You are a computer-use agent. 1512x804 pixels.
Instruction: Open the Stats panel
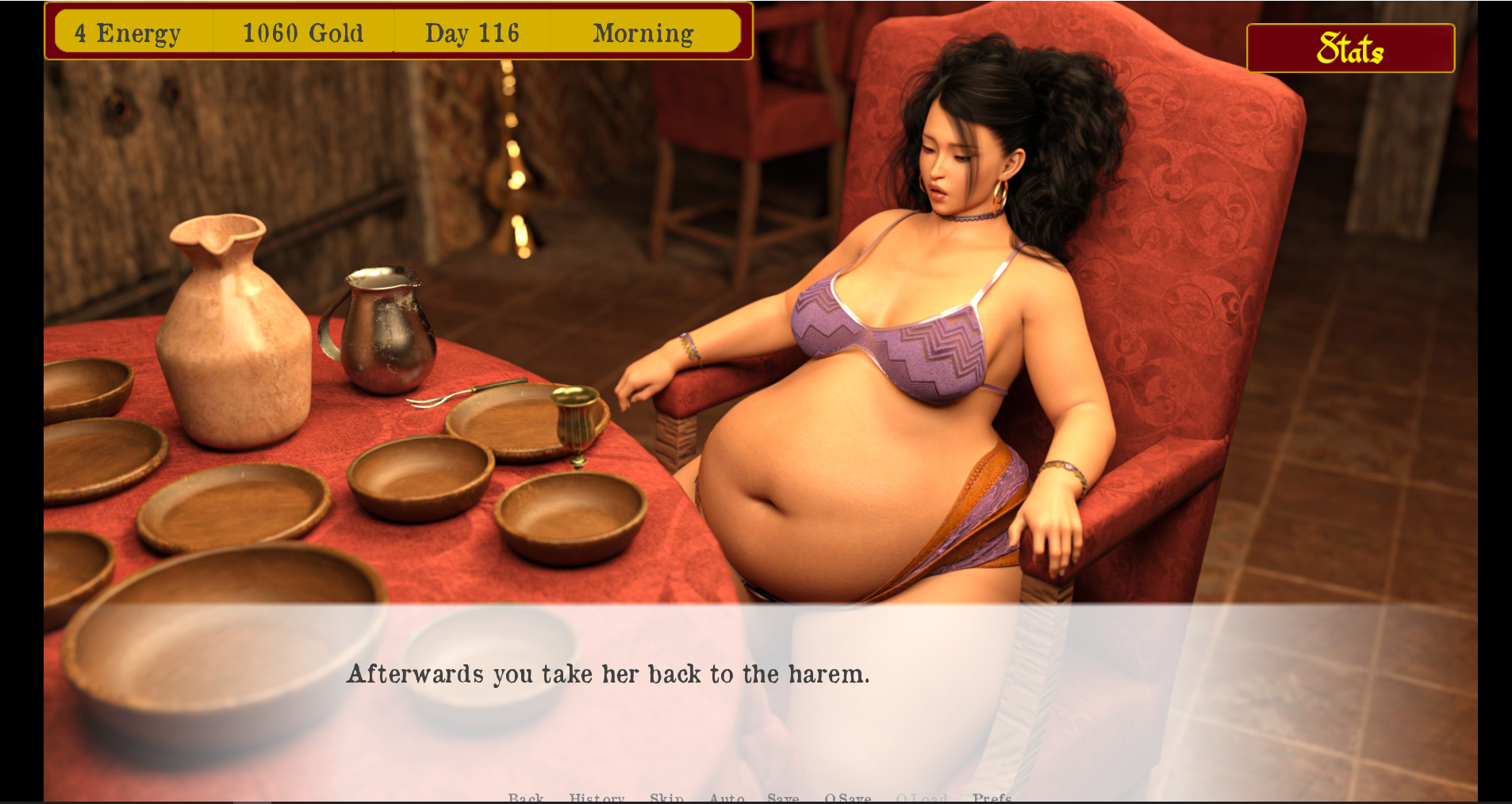(1350, 48)
